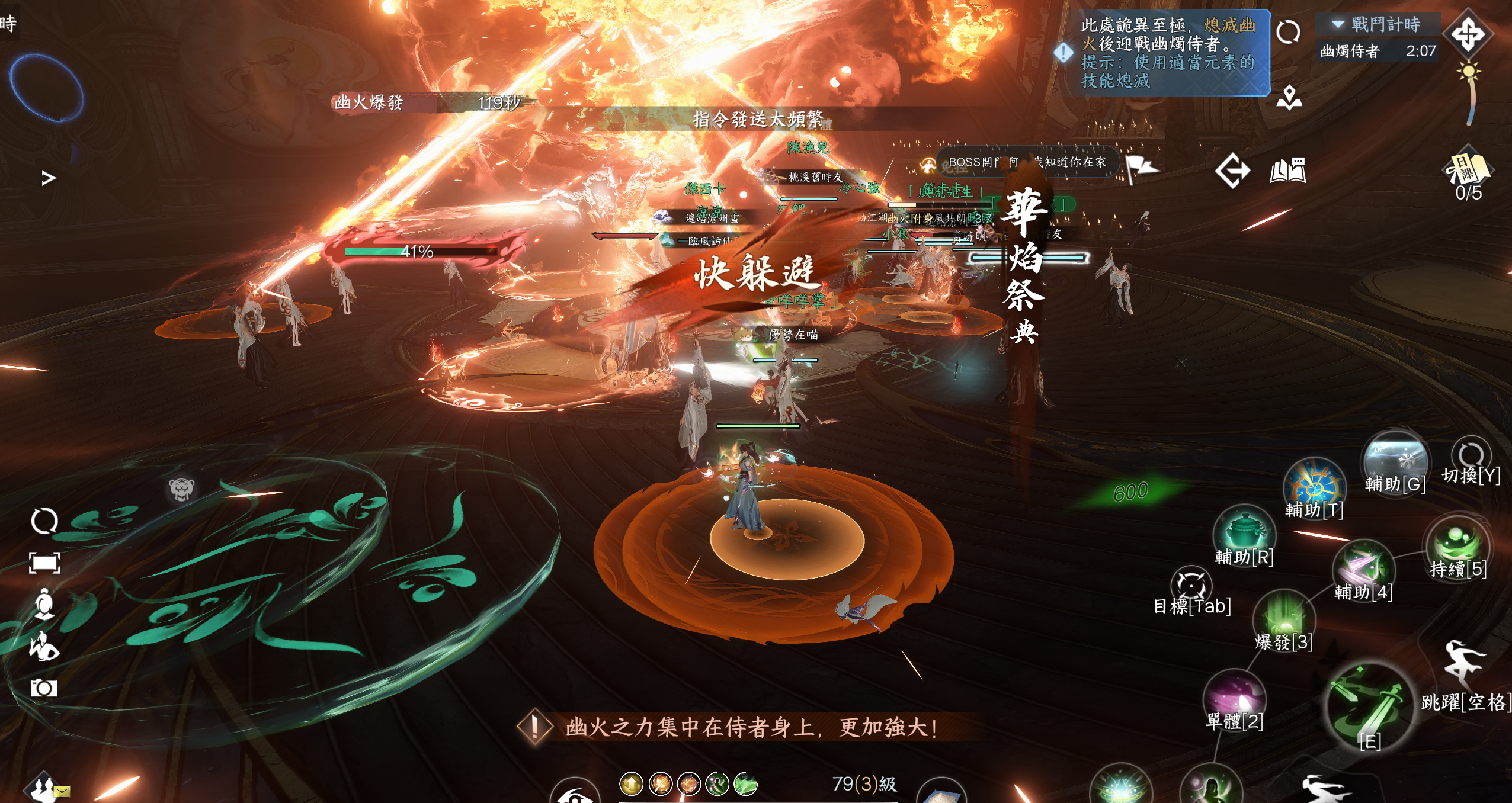This screenshot has width=1512, height=803.
Task: Collapse the 戰鬥計時 combat timer dropdown
Action: pyautogui.click(x=1337, y=24)
